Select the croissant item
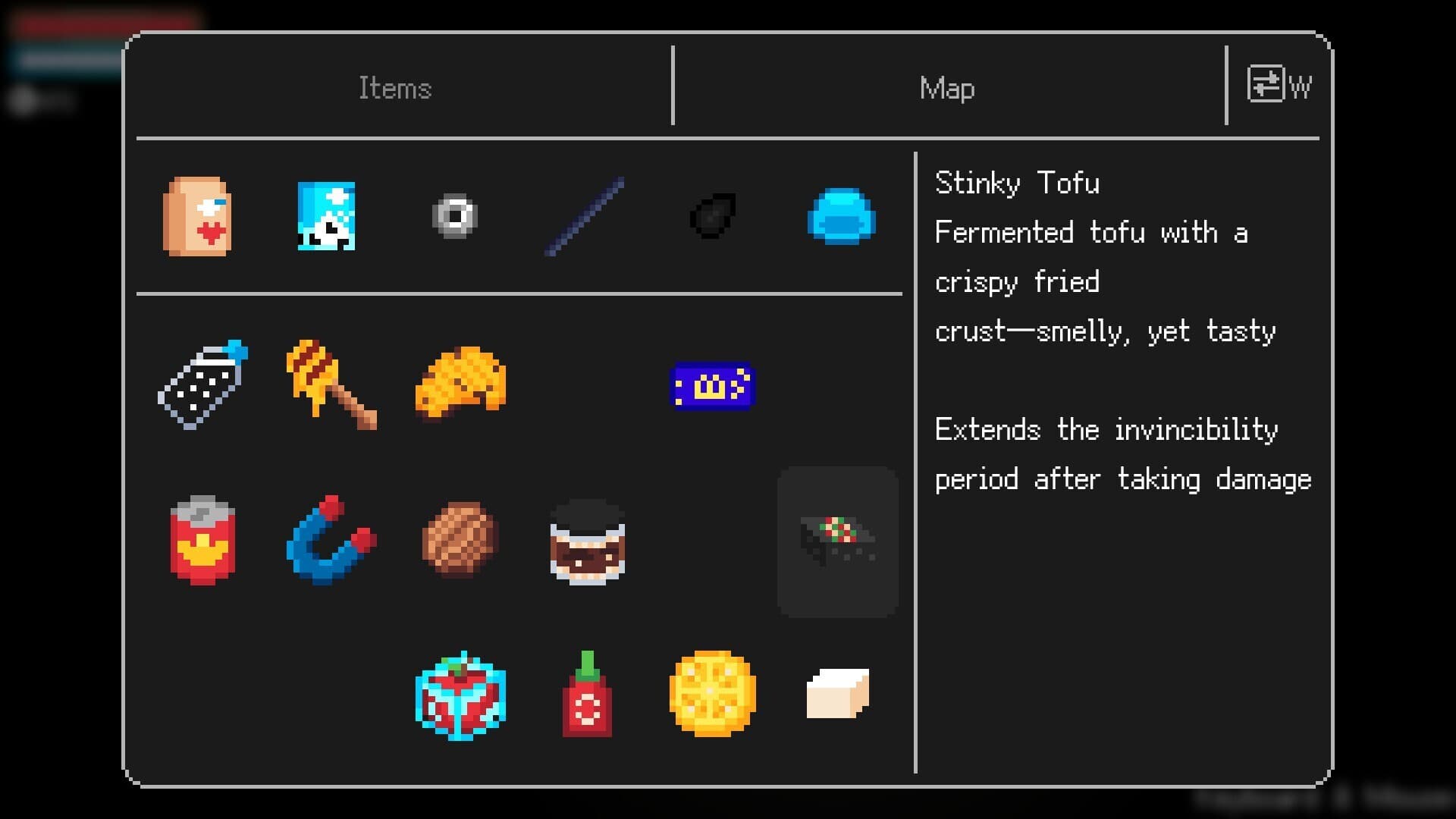Screen dimensions: 1456x819 click(460, 383)
